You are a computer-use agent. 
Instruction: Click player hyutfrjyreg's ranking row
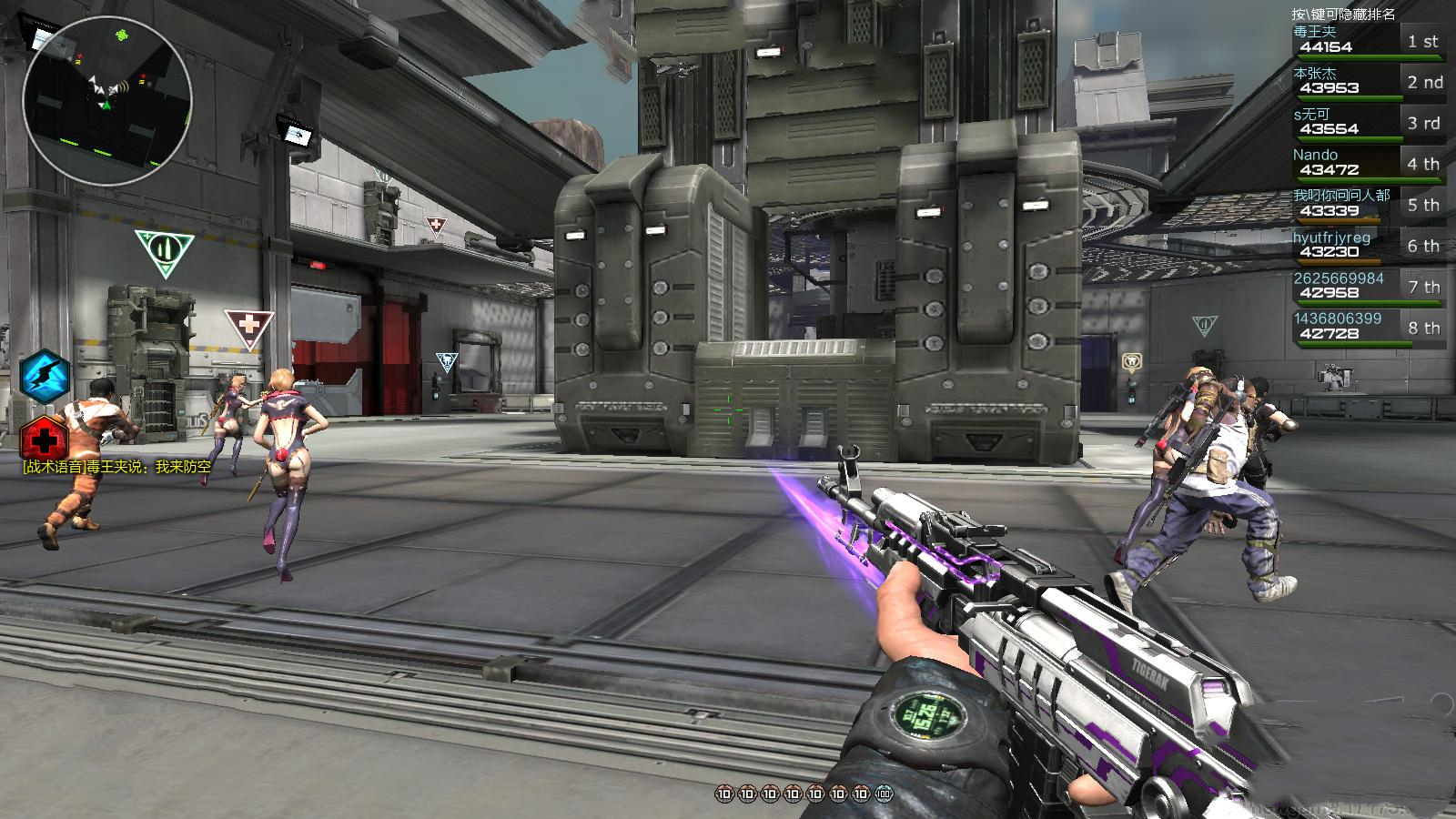click(1367, 246)
